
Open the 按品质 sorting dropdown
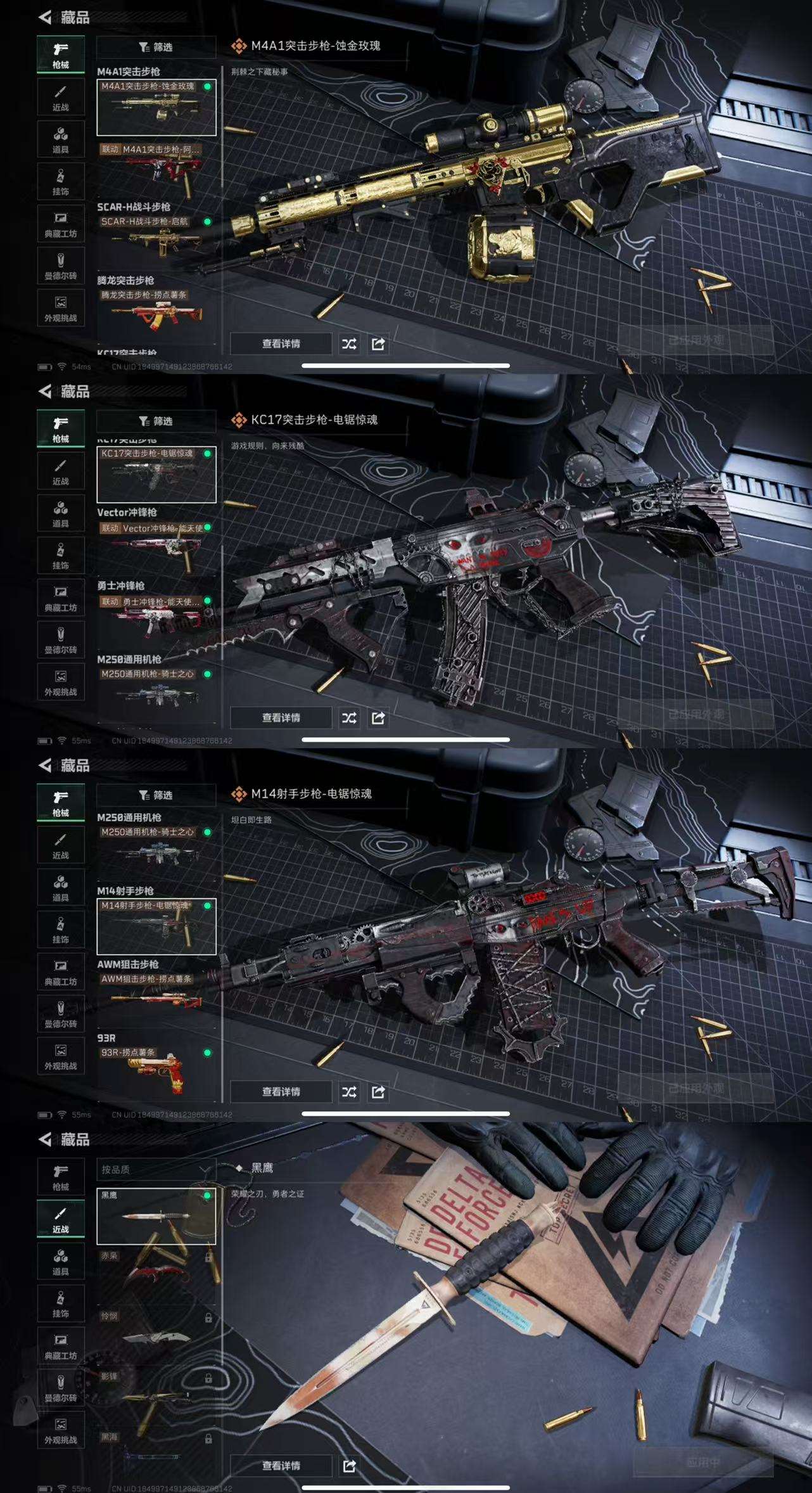(x=156, y=1169)
